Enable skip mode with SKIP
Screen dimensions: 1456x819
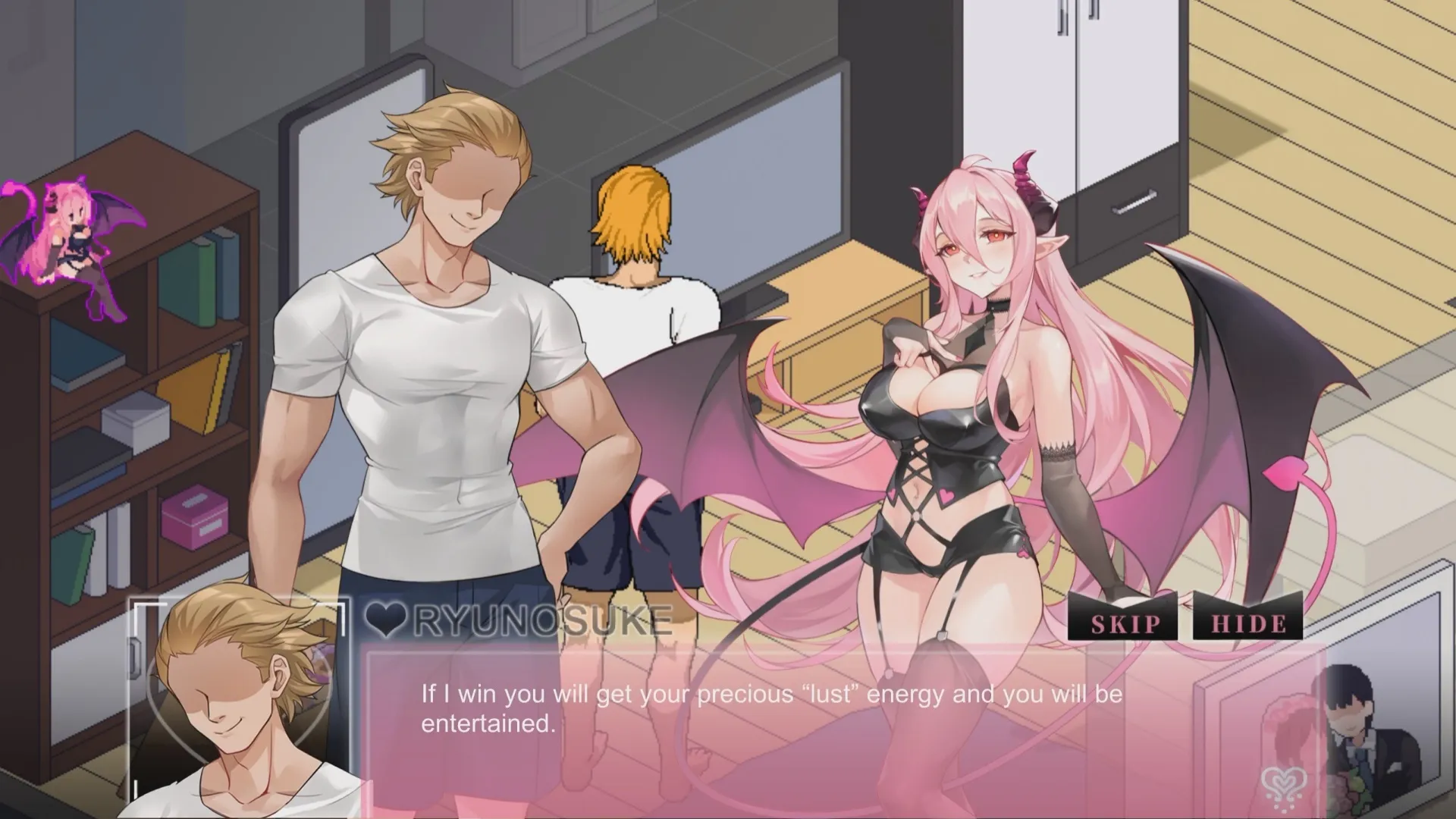click(x=1123, y=624)
